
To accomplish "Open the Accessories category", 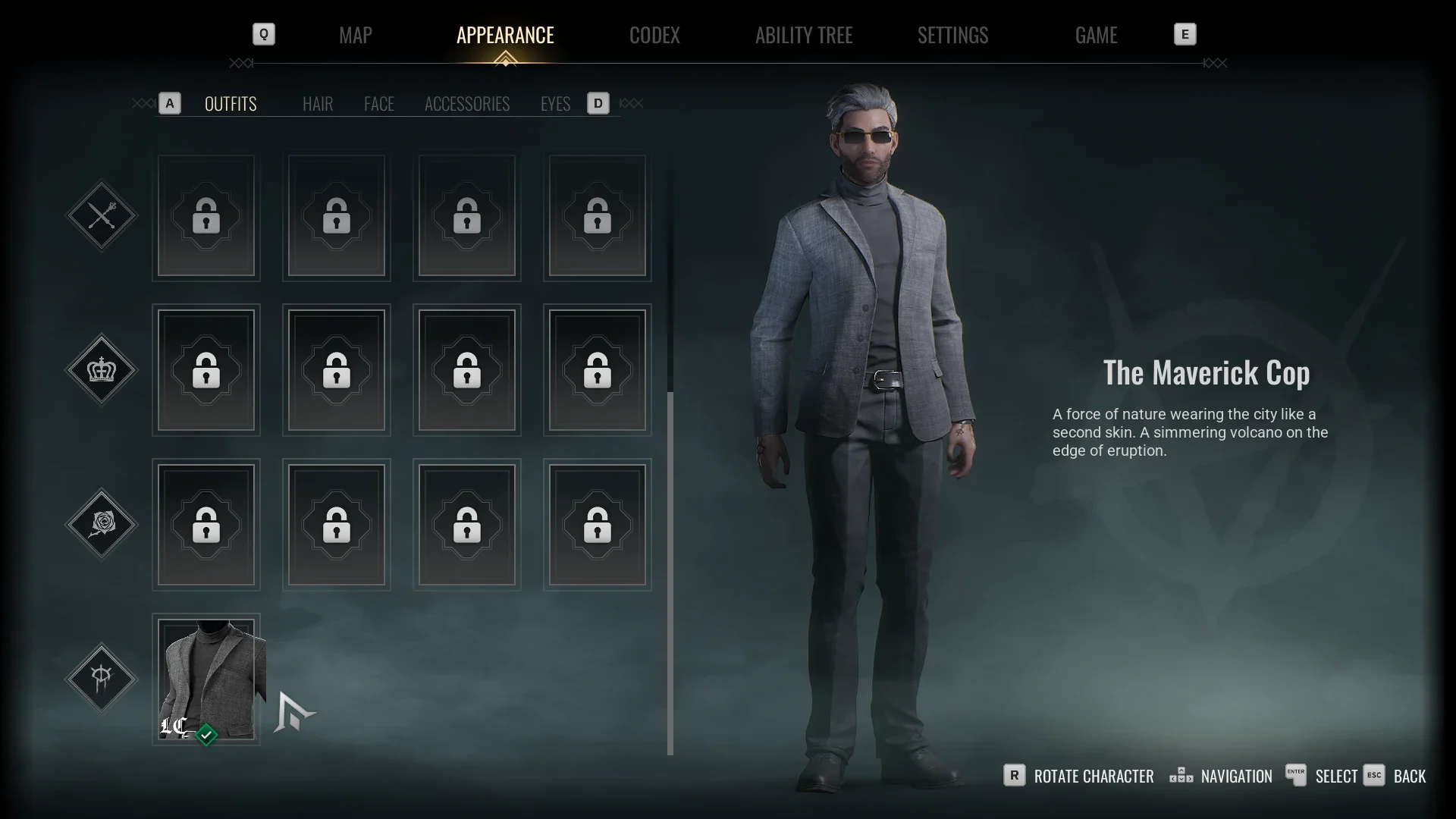I will click(x=467, y=104).
